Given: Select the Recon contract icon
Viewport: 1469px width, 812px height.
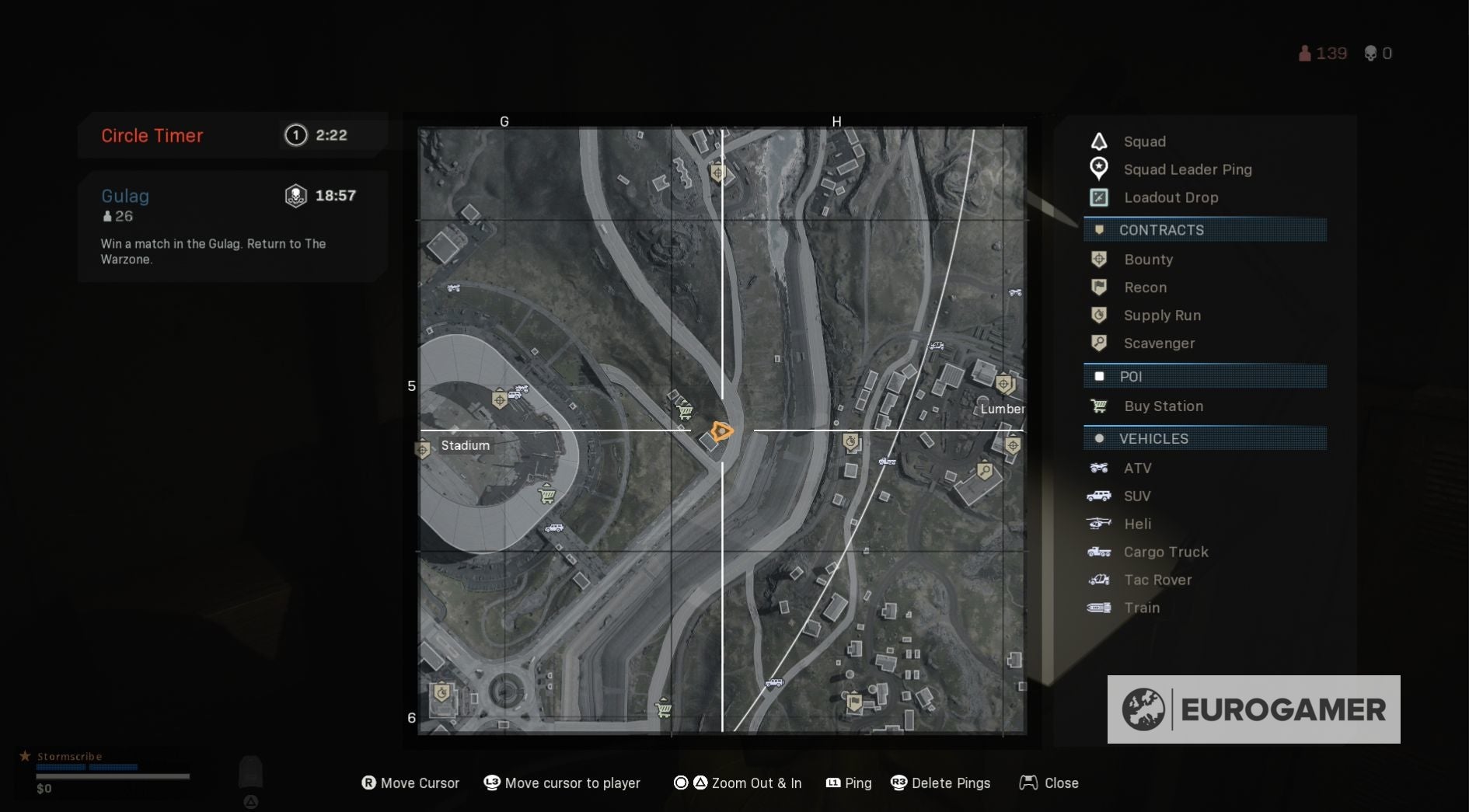Looking at the screenshot, I should [x=1099, y=287].
